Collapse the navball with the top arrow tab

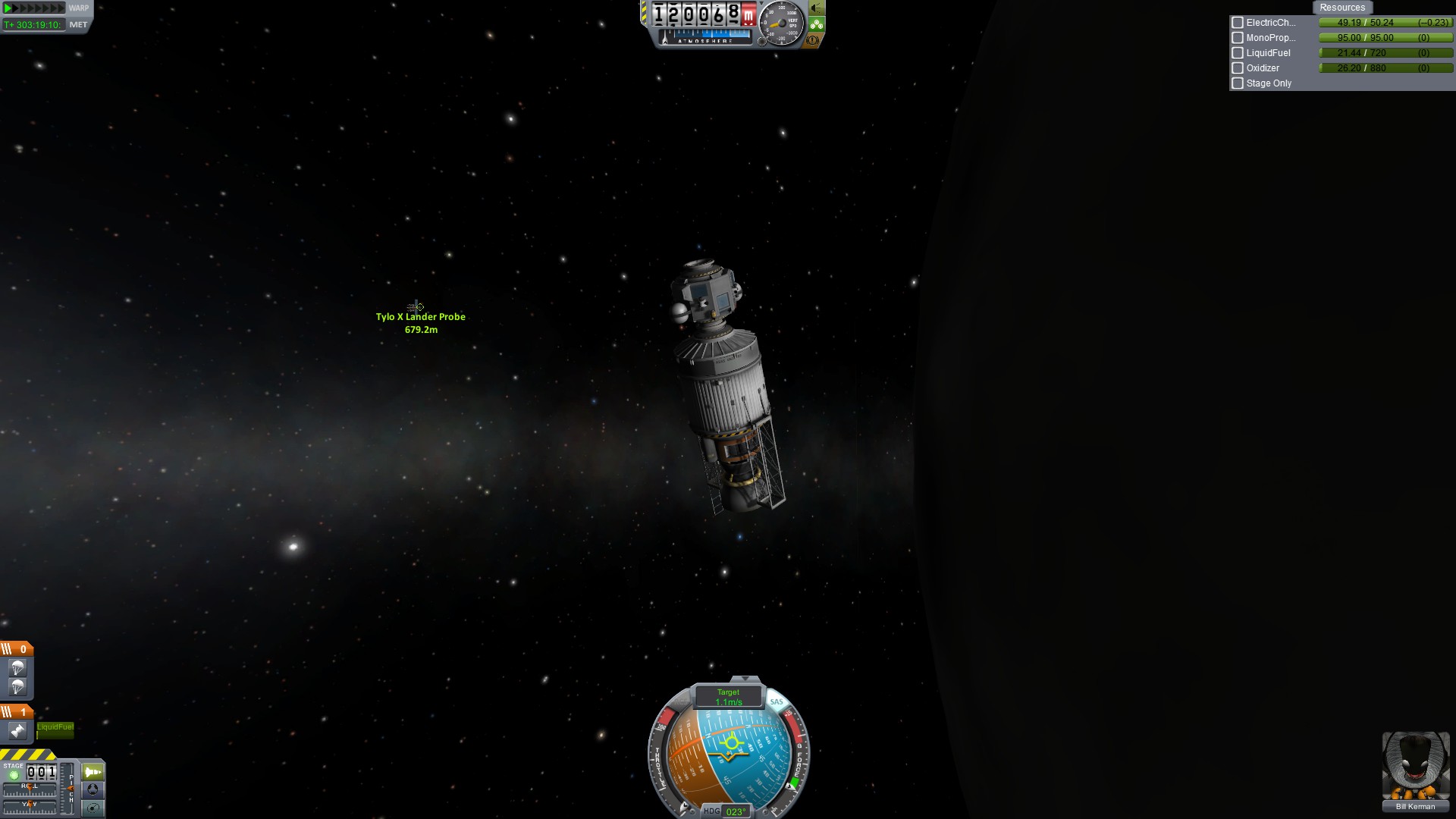(x=745, y=679)
